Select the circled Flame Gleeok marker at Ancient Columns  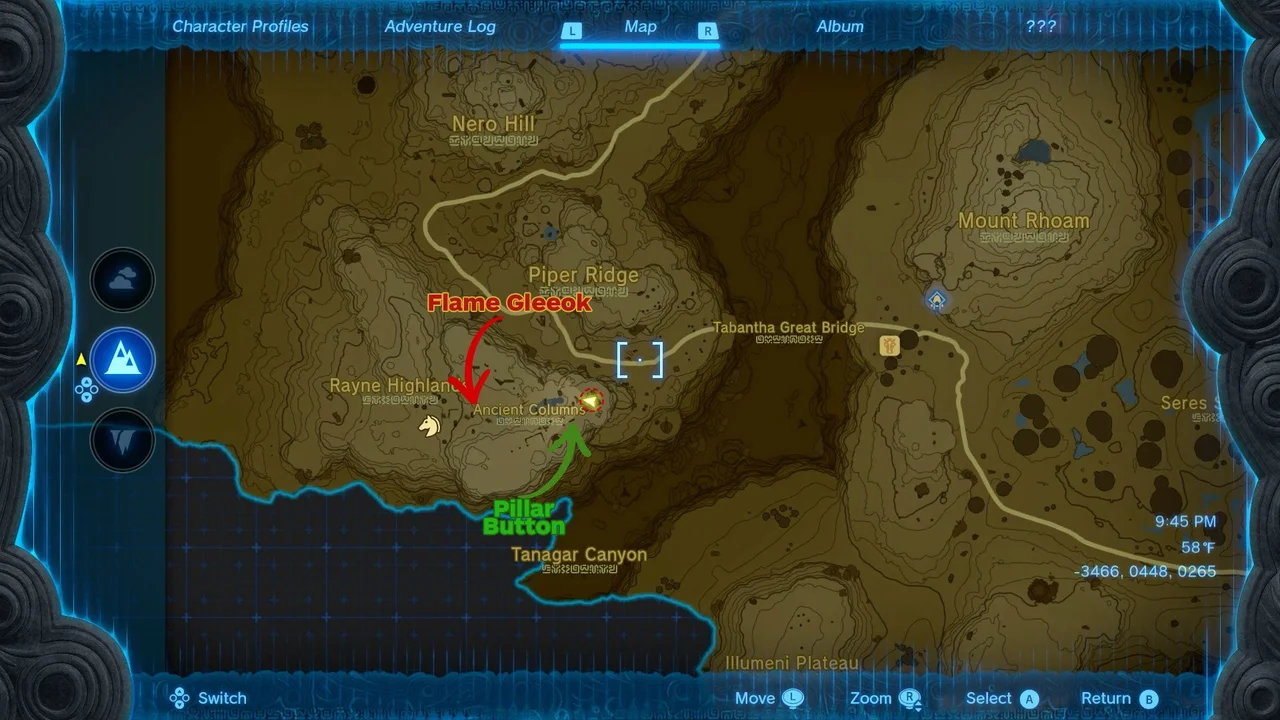click(592, 399)
